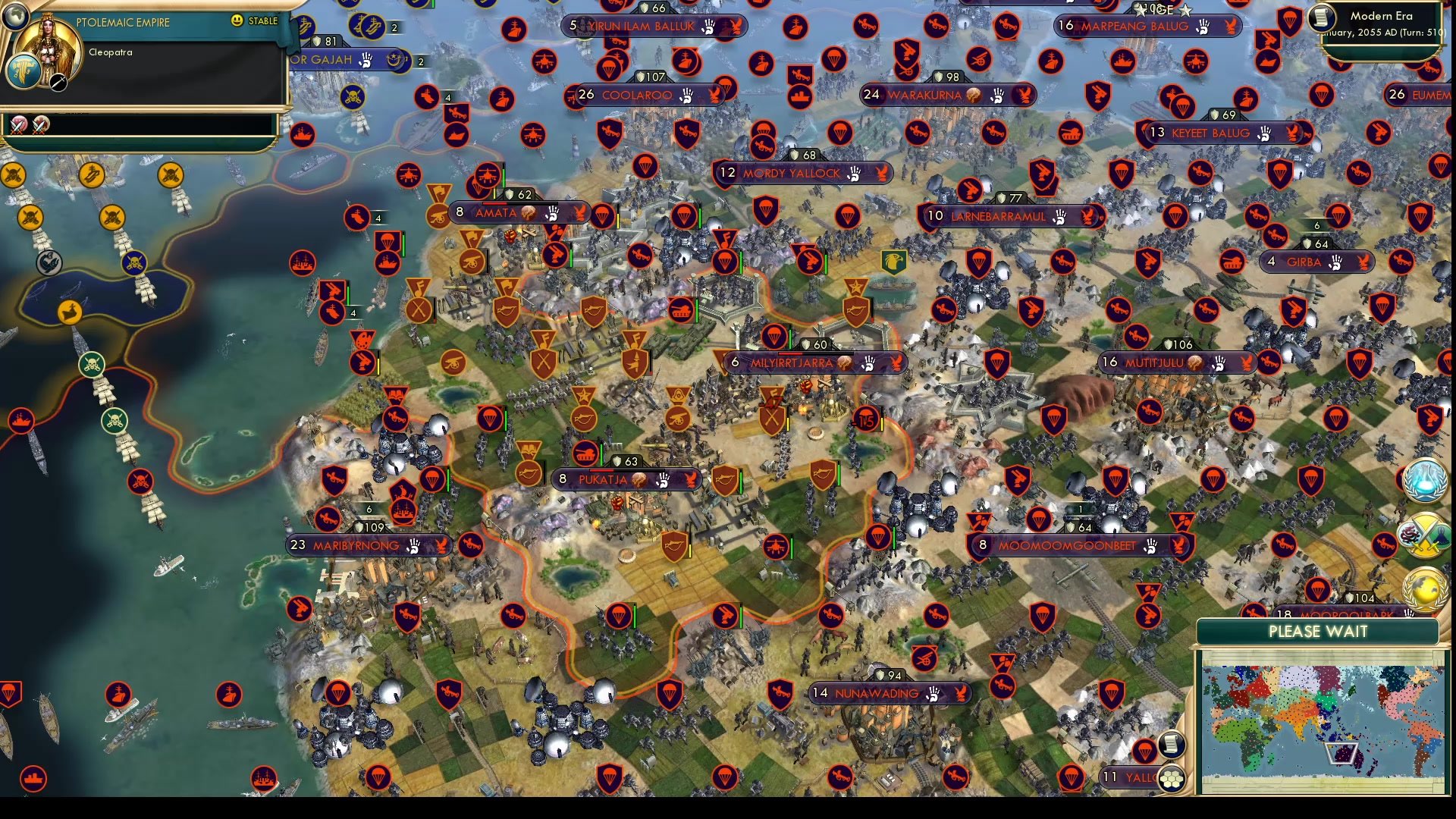The height and width of the screenshot is (819, 1456).
Task: Click the small globe icon at top-left of leader panel
Action: [x=15, y=15]
